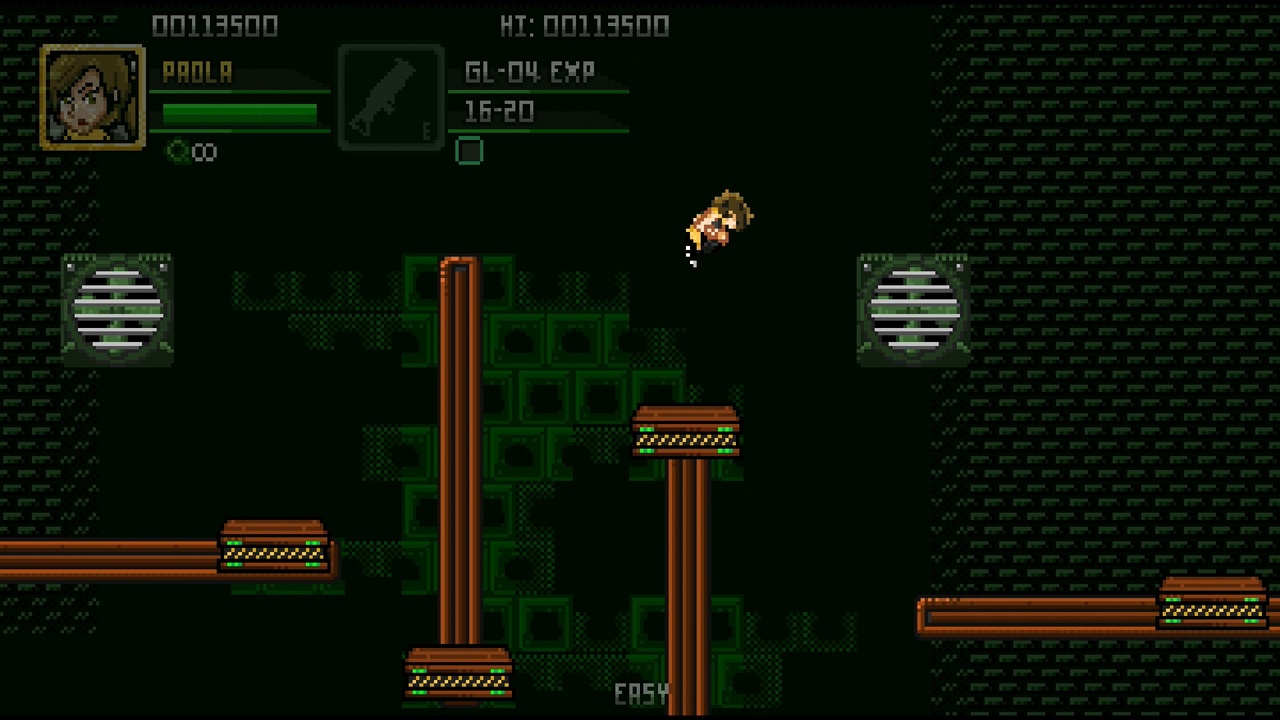Click the PAOLA name label

197,71
